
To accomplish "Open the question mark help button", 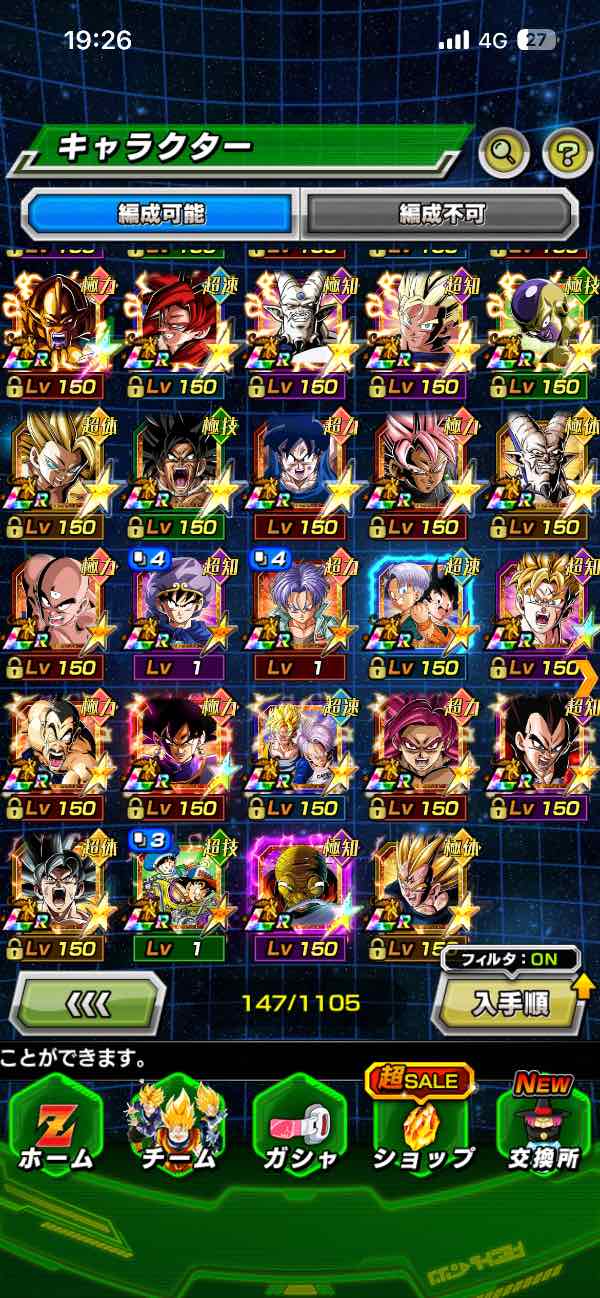I will tap(567, 152).
